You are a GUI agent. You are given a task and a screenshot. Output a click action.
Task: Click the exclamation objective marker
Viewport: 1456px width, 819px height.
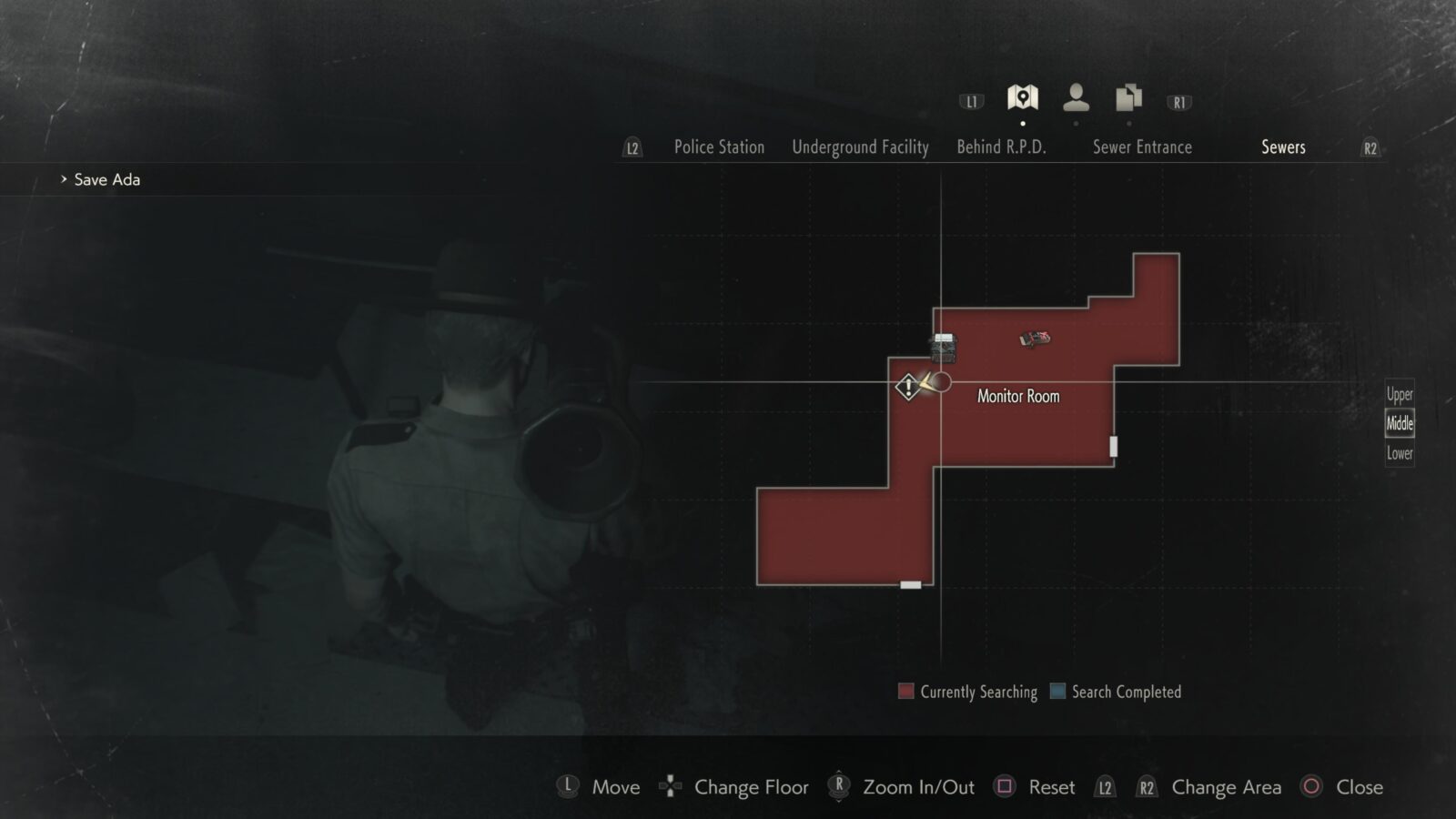pyautogui.click(x=906, y=386)
